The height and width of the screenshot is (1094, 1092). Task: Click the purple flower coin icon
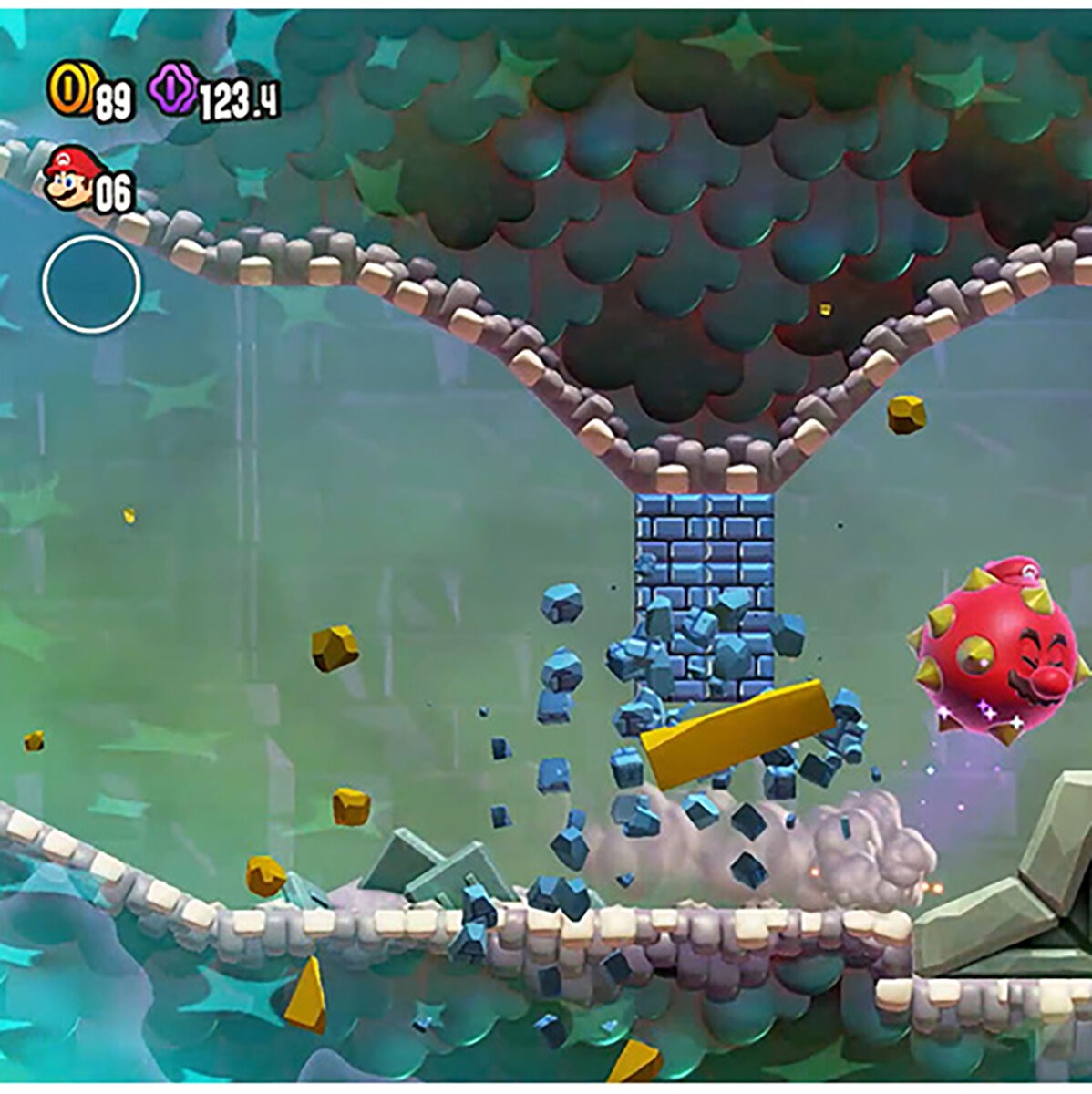172,91
